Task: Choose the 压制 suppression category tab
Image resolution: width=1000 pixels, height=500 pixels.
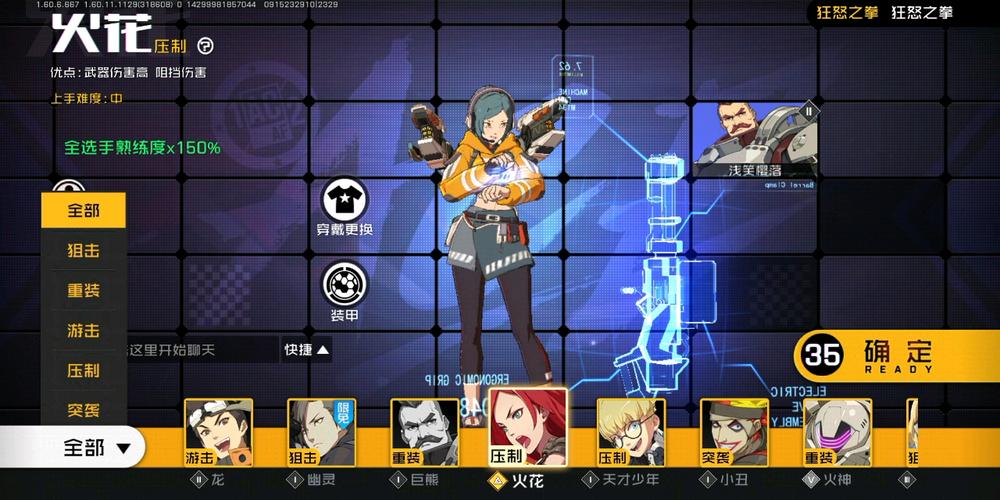Action: click(84, 370)
